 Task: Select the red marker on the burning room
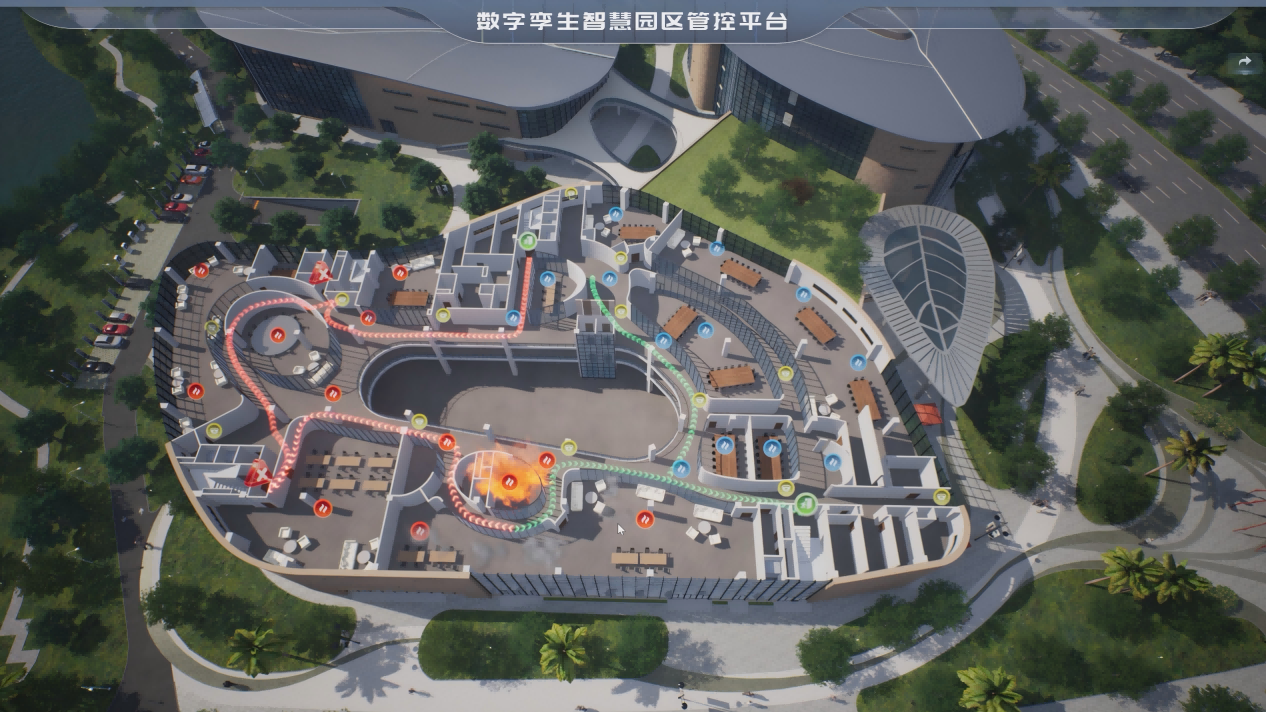510,480
